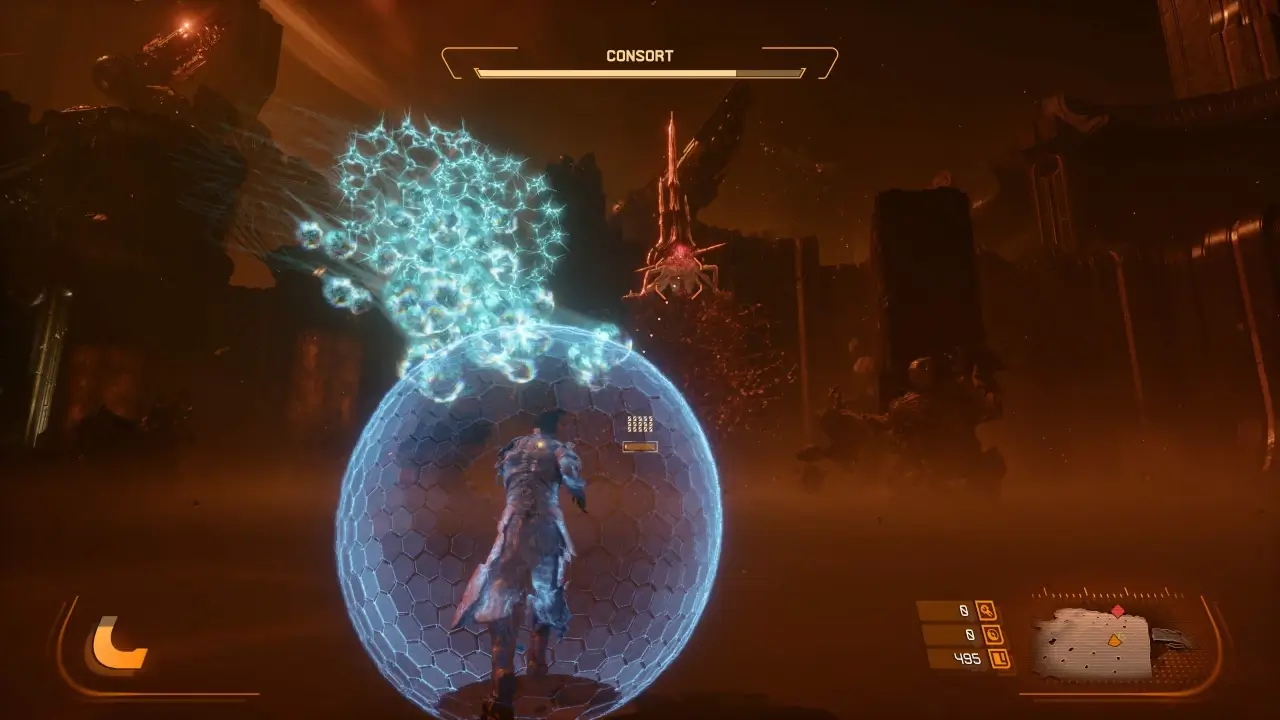Select the currency icon beside 495
Viewport: 1280px width, 720px height.
click(x=999, y=658)
